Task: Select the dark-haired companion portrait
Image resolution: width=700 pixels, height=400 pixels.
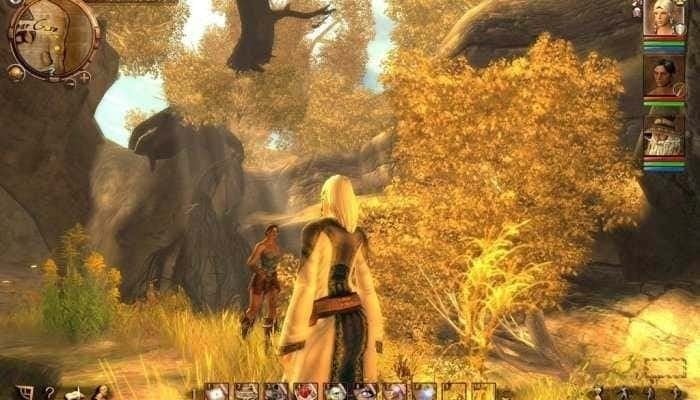Action: (x=663, y=76)
